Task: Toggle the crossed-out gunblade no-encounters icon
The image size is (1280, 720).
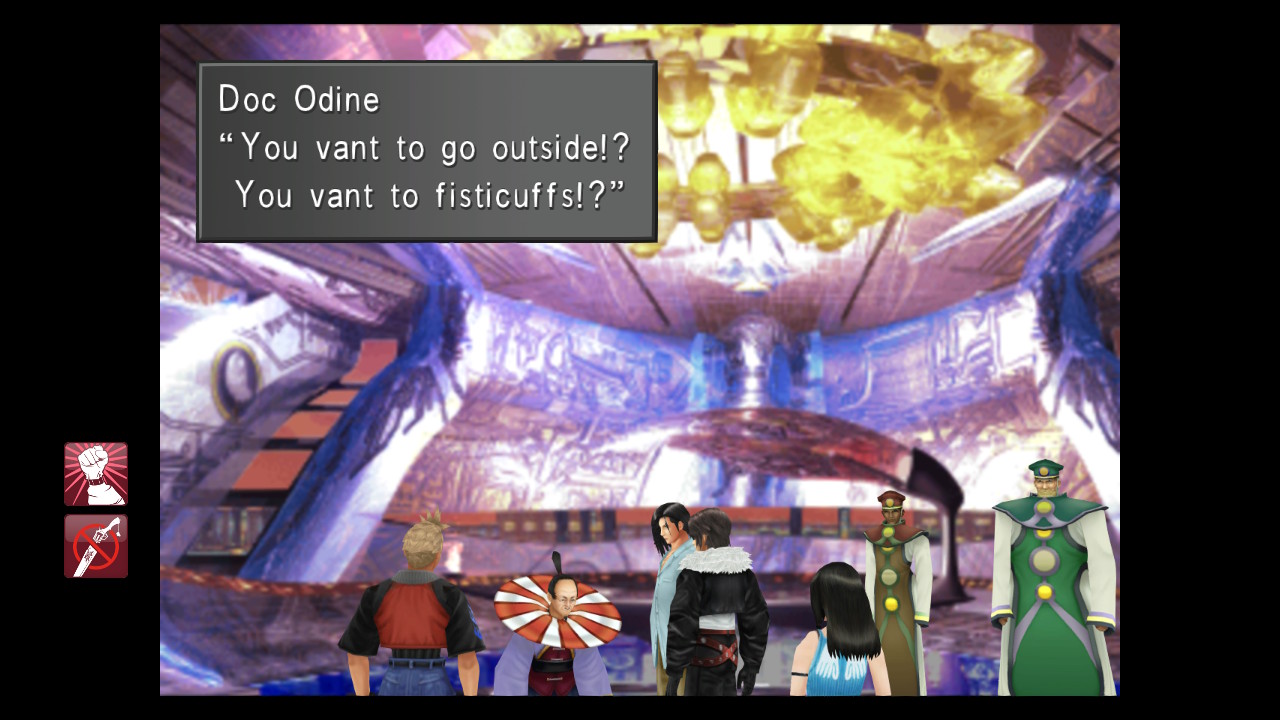Action: coord(96,546)
